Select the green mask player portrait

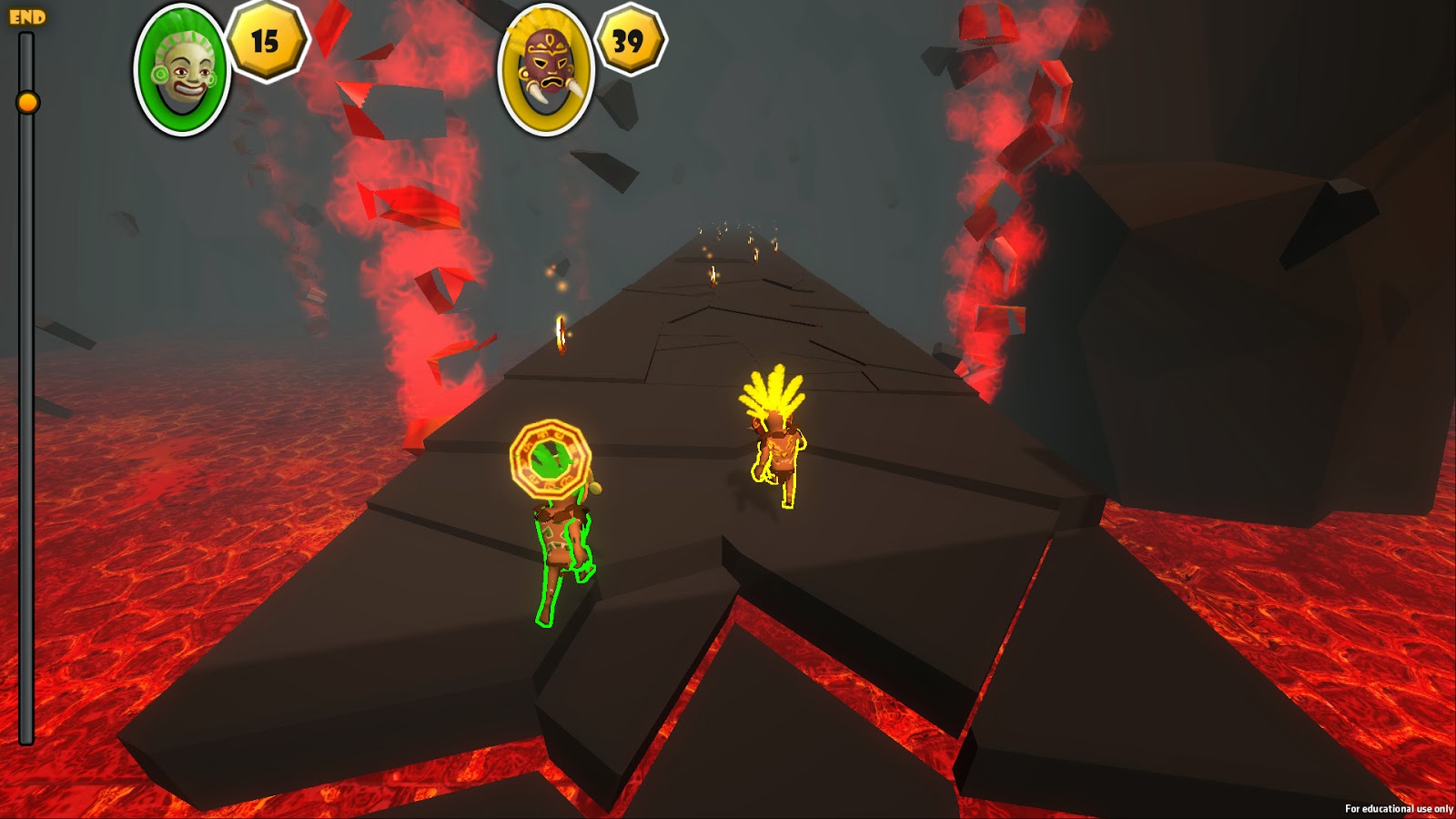pyautogui.click(x=182, y=70)
